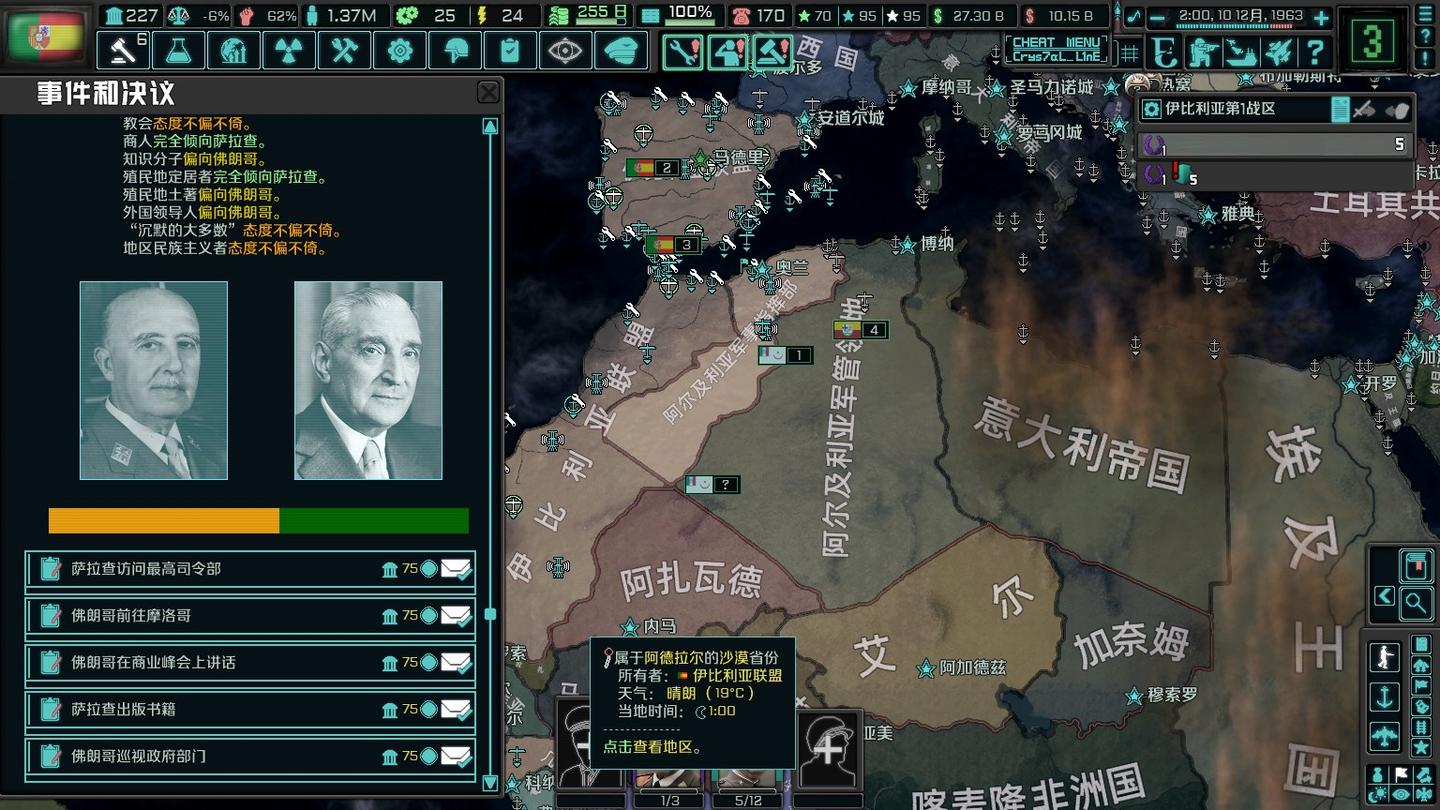Image resolution: width=1440 pixels, height=810 pixels.
Task: Toggle the naval anchor map mode
Action: click(x=1385, y=696)
